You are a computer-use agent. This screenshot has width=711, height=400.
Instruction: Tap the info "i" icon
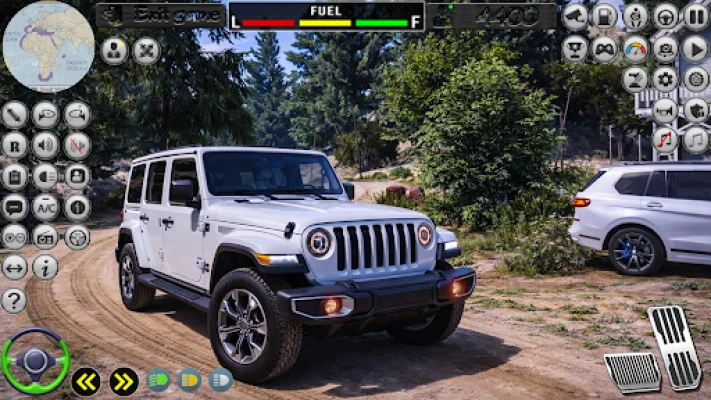45,267
